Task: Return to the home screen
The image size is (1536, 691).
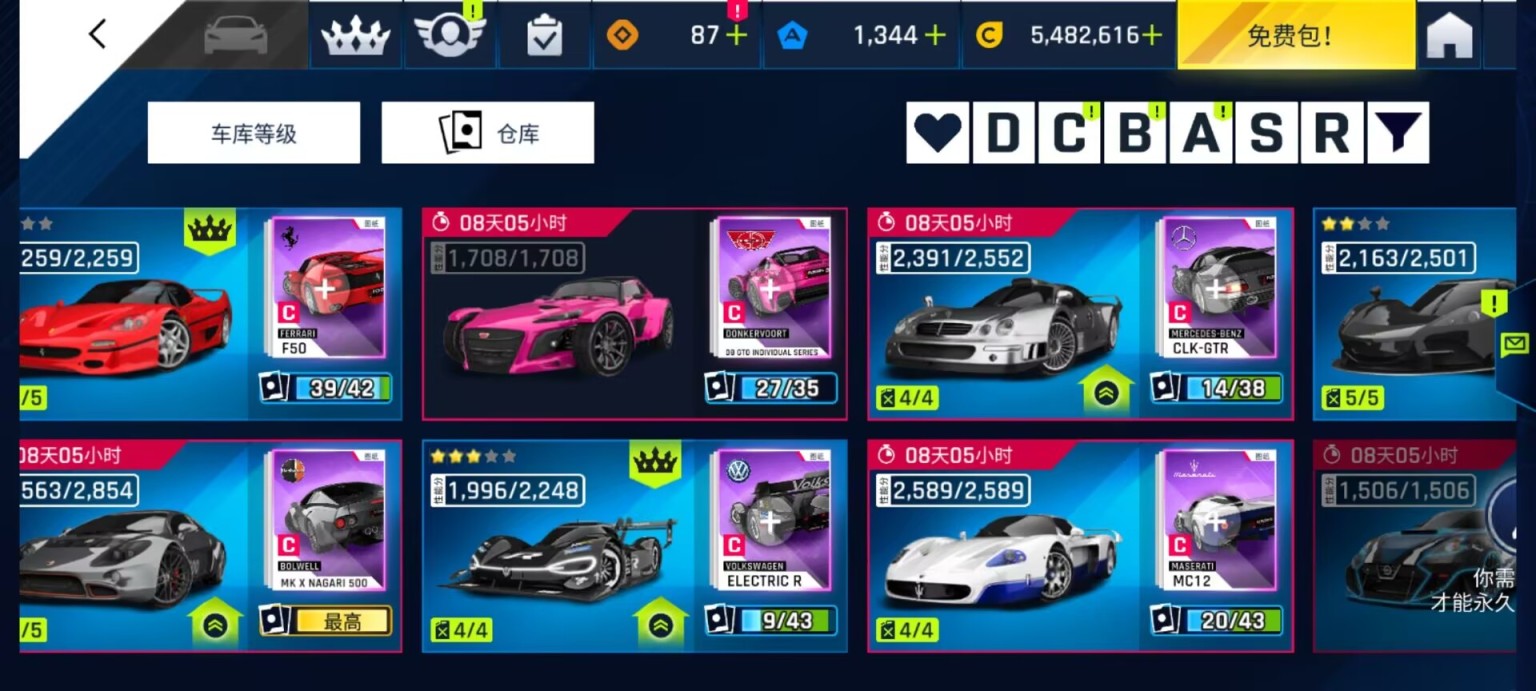Action: pyautogui.click(x=1449, y=37)
